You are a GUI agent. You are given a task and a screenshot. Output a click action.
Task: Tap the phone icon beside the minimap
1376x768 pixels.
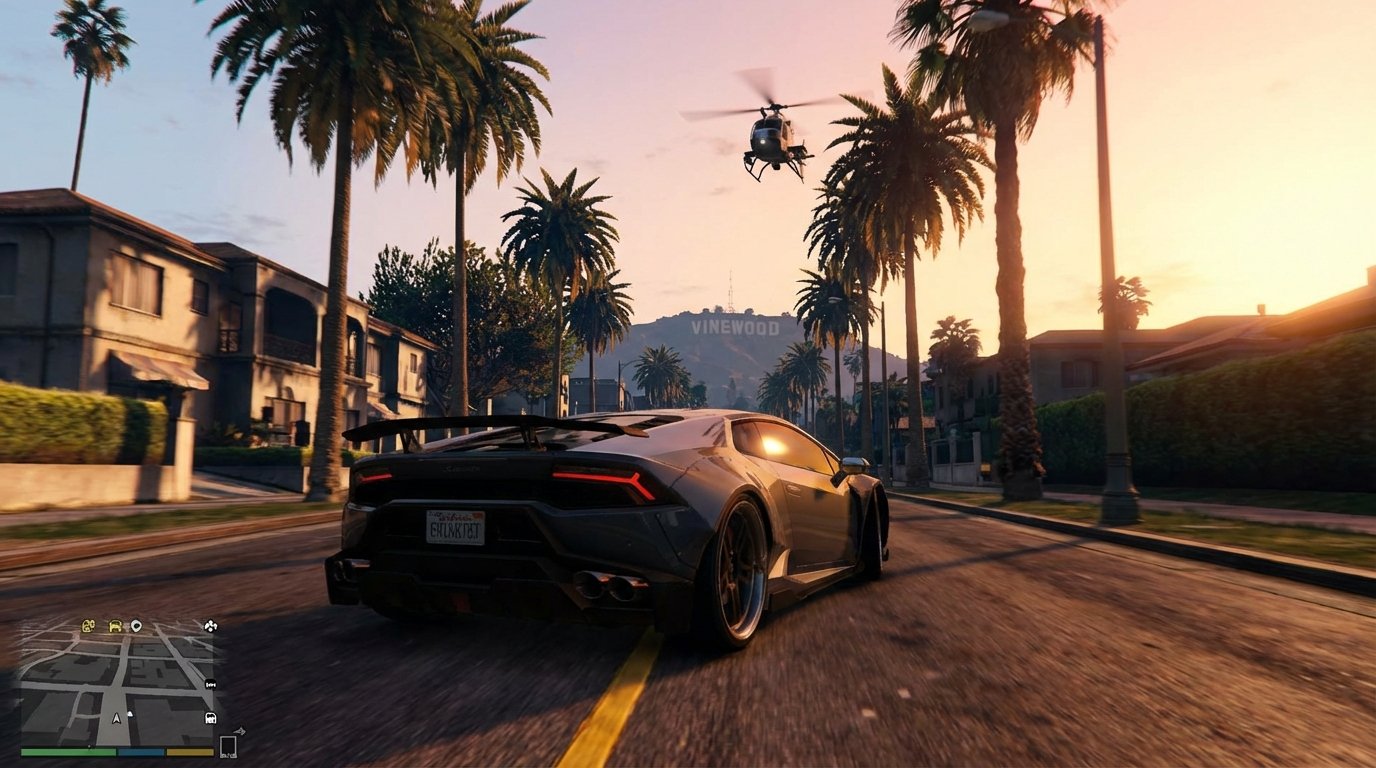click(229, 746)
